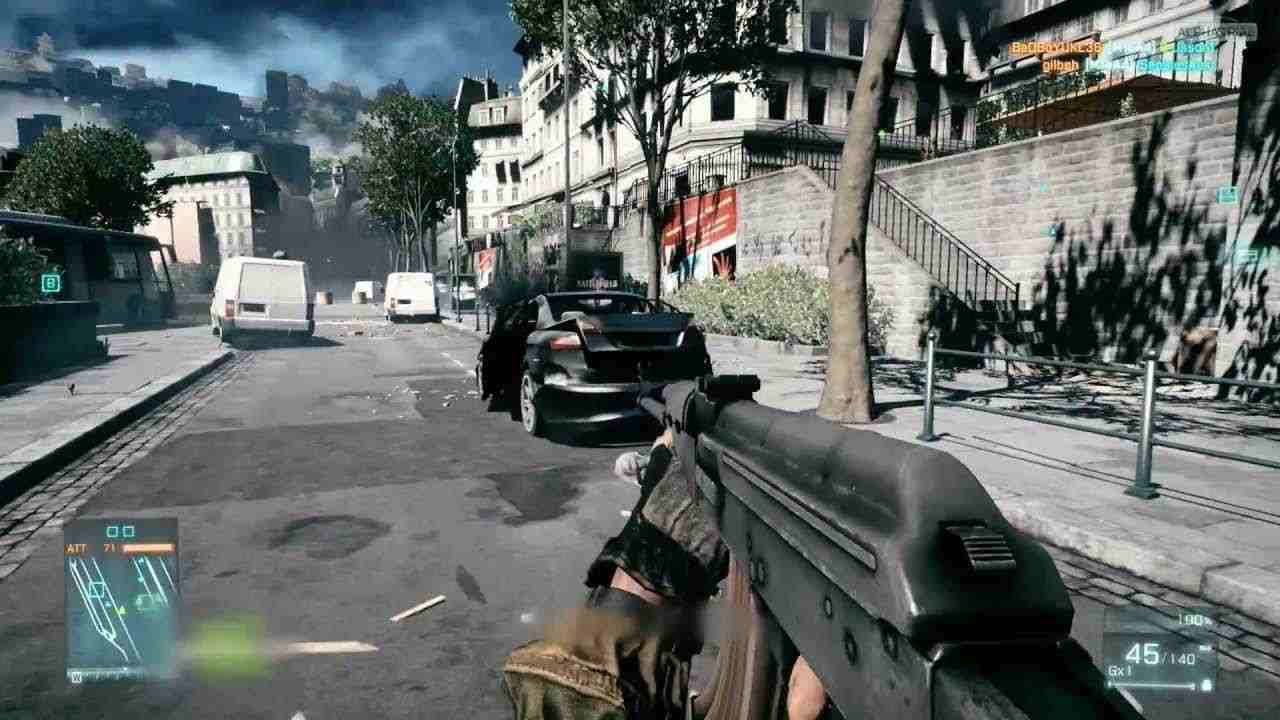
Task: Click the ticket counter showing 71
Action: tap(109, 547)
